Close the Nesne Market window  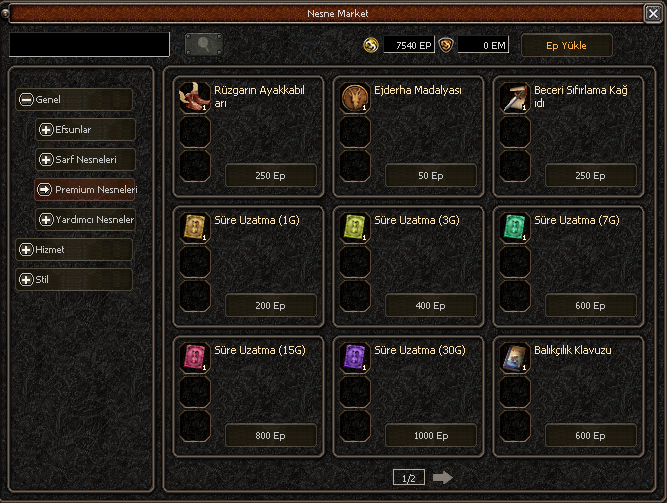(652, 13)
